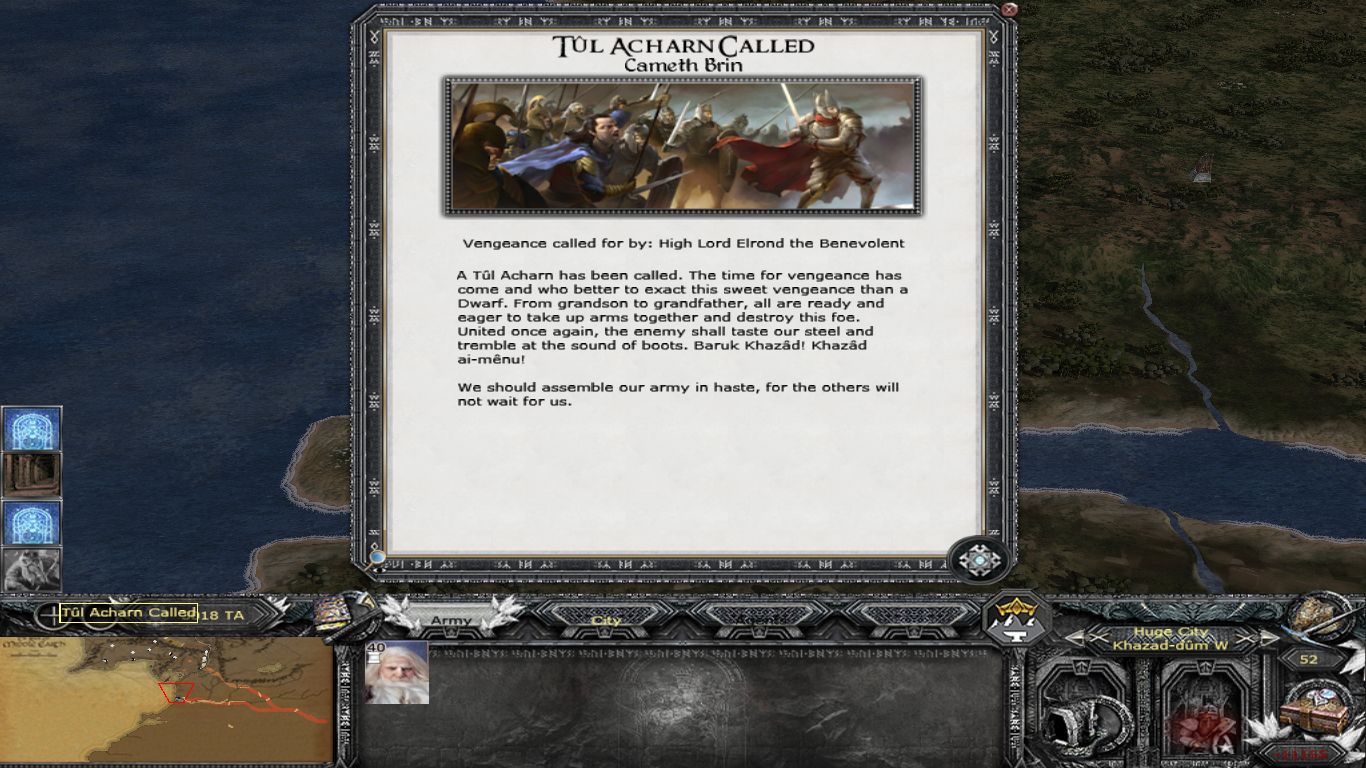Click the campaign minimap
The image size is (1366, 768).
click(166, 700)
